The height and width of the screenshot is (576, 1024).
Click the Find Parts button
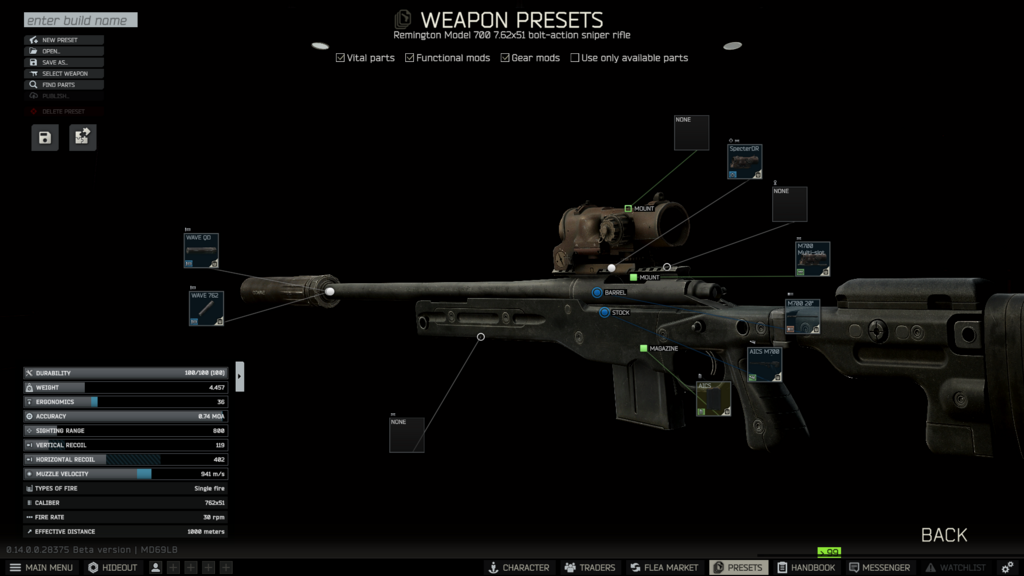(64, 85)
